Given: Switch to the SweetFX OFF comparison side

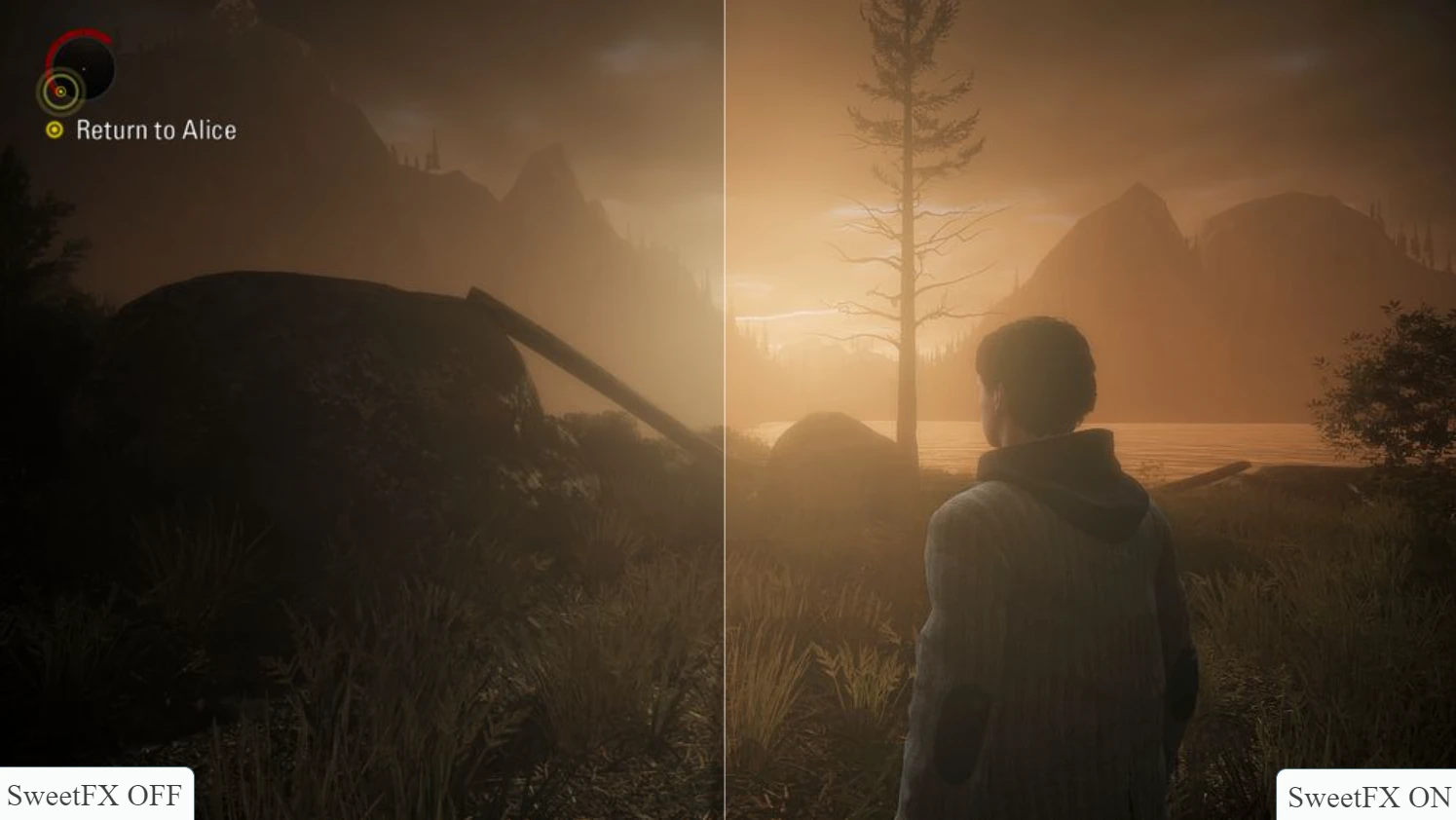Looking at the screenshot, I should 360,409.
